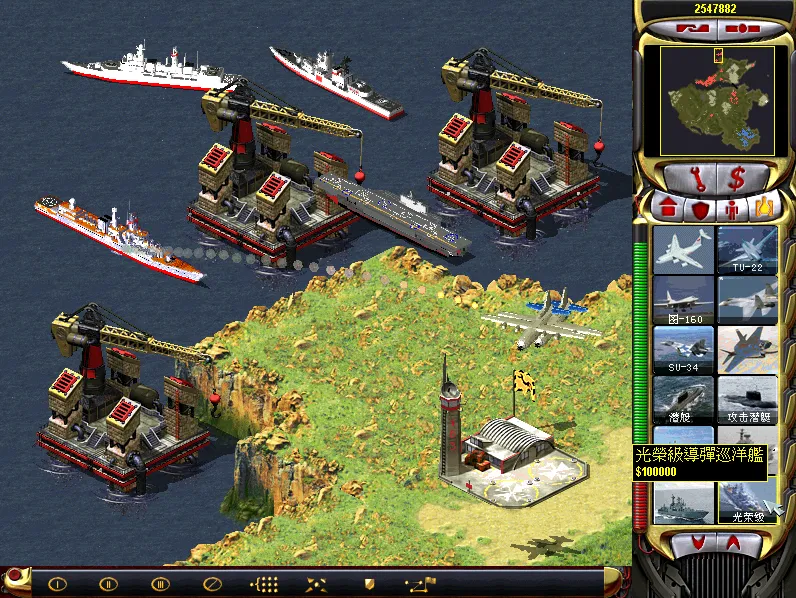Viewport: 796px width, 598px height.
Task: Build the TU-22 bomber
Action: pyautogui.click(x=746, y=250)
